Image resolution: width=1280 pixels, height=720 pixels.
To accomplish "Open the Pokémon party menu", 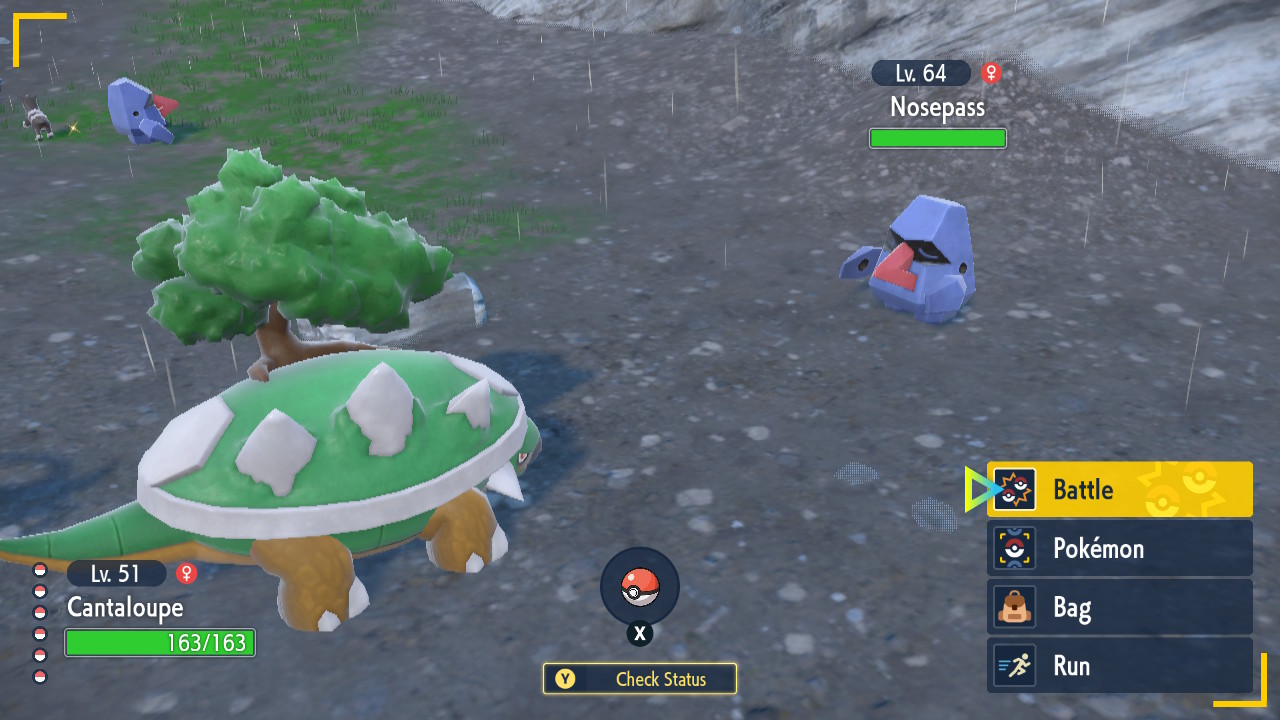I will (1119, 548).
